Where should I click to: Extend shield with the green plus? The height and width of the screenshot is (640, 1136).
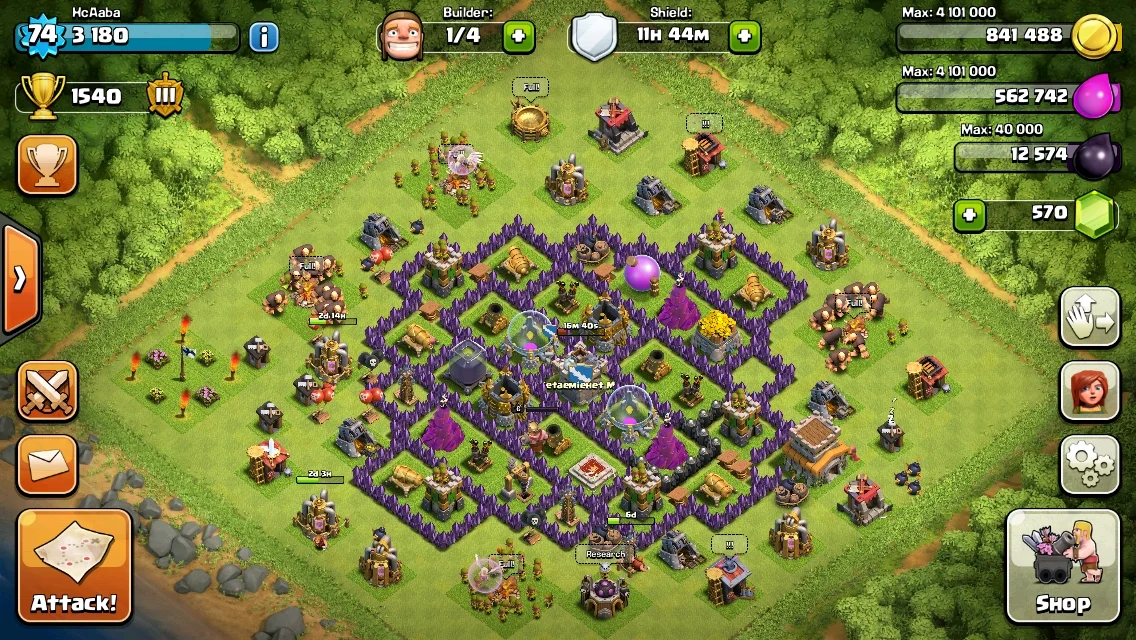[744, 38]
